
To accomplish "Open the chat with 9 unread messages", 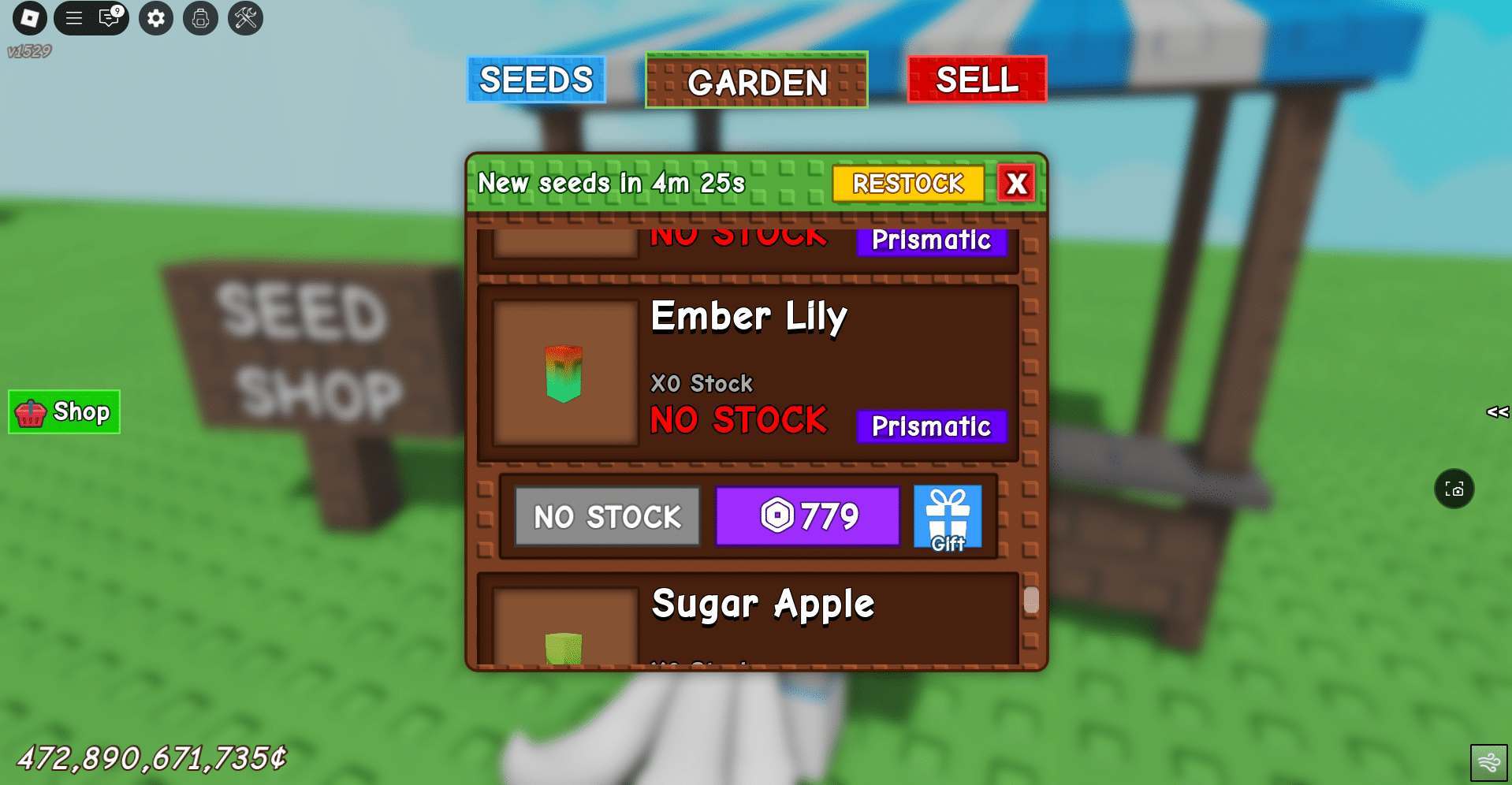I will coord(108,18).
